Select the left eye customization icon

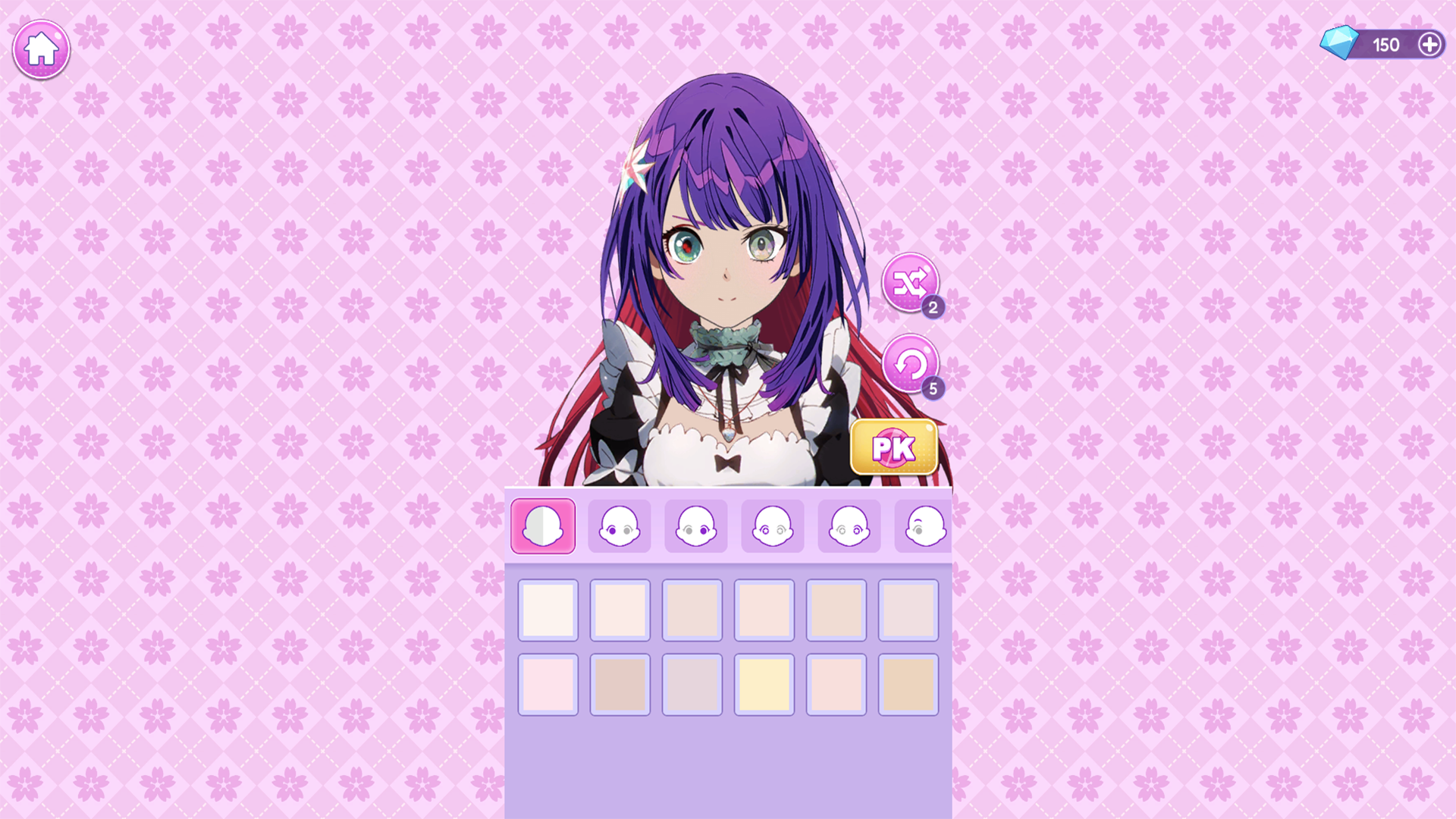point(619,526)
